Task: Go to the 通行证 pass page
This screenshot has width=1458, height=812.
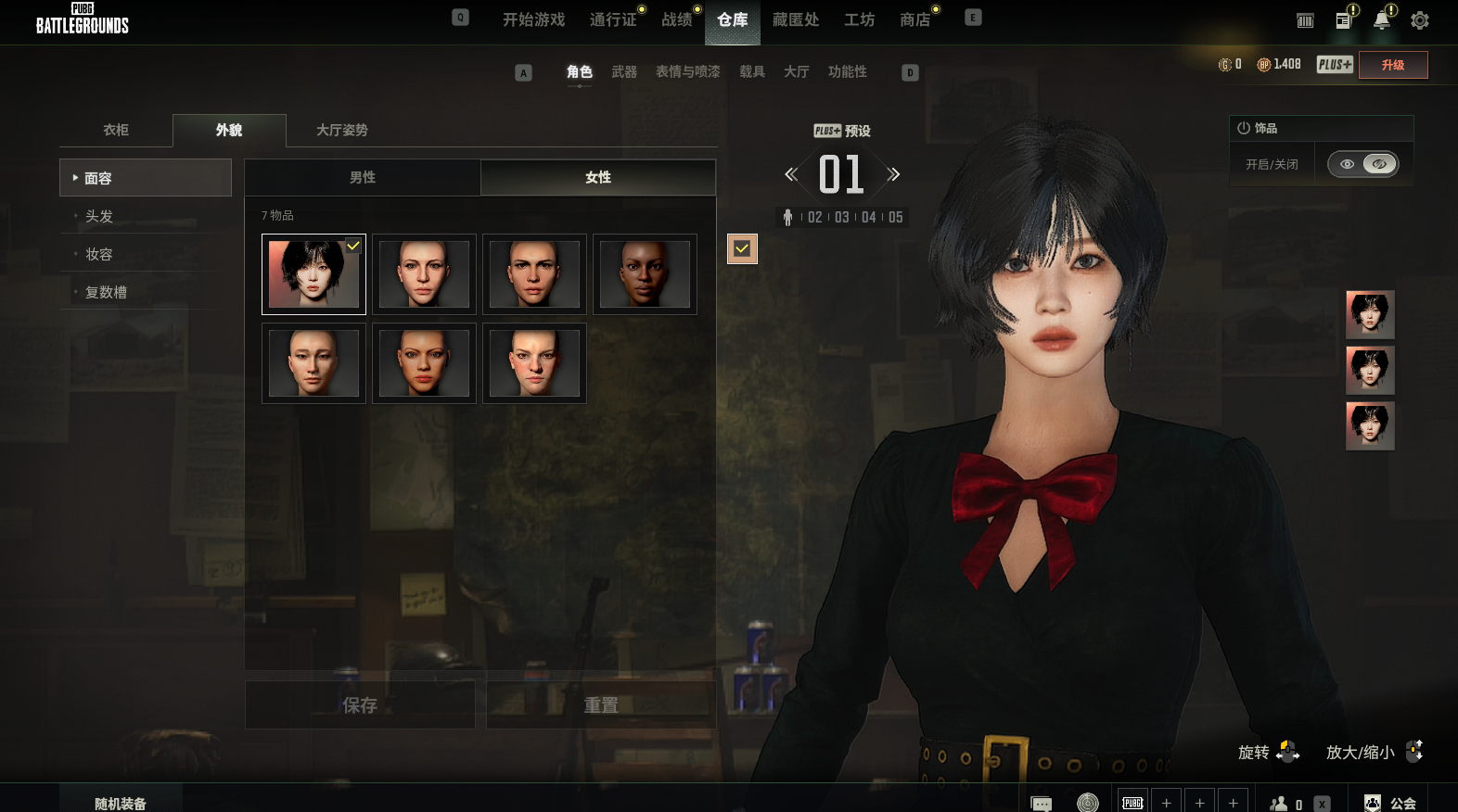Action: (613, 19)
